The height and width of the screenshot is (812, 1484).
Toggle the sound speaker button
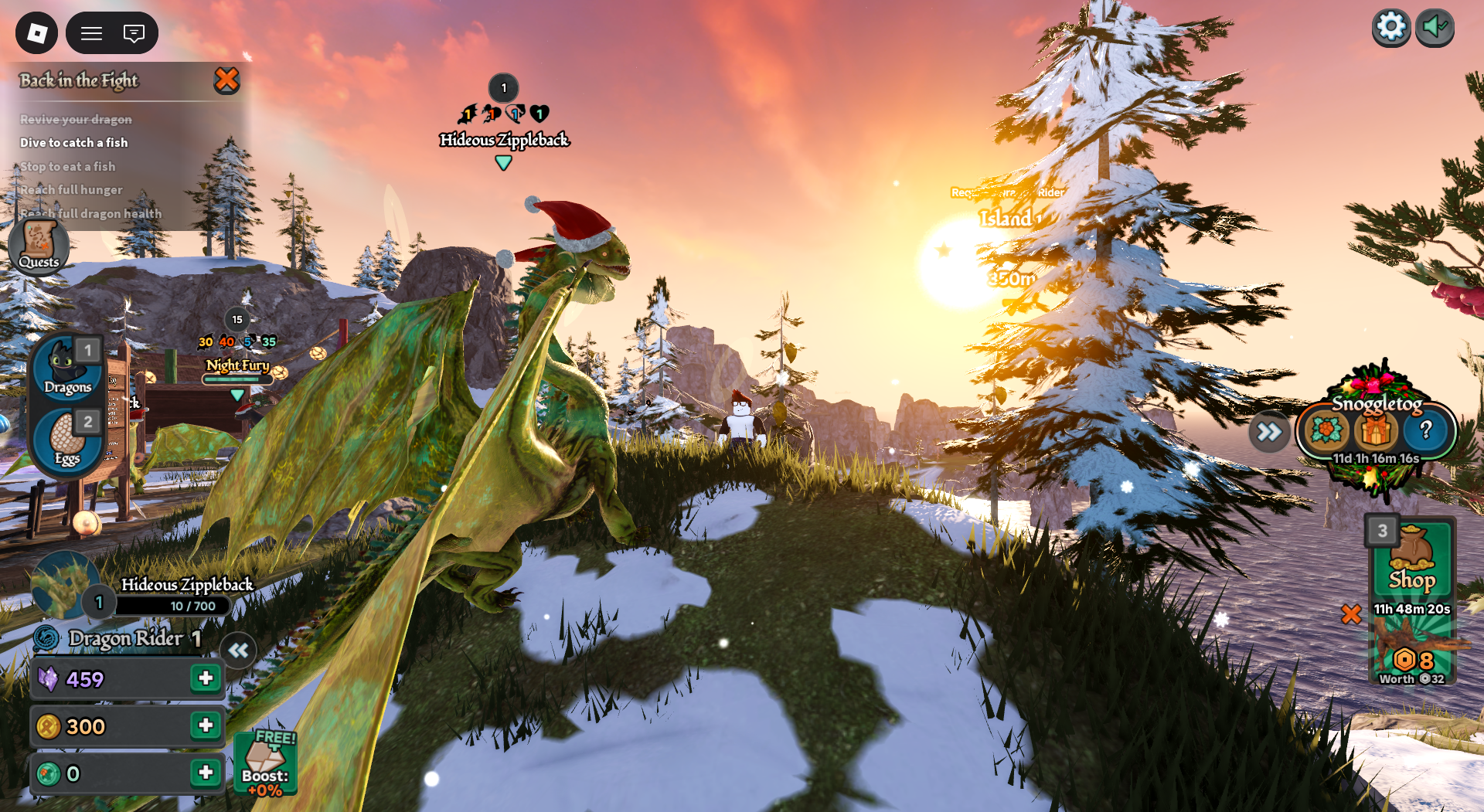coord(1435,28)
